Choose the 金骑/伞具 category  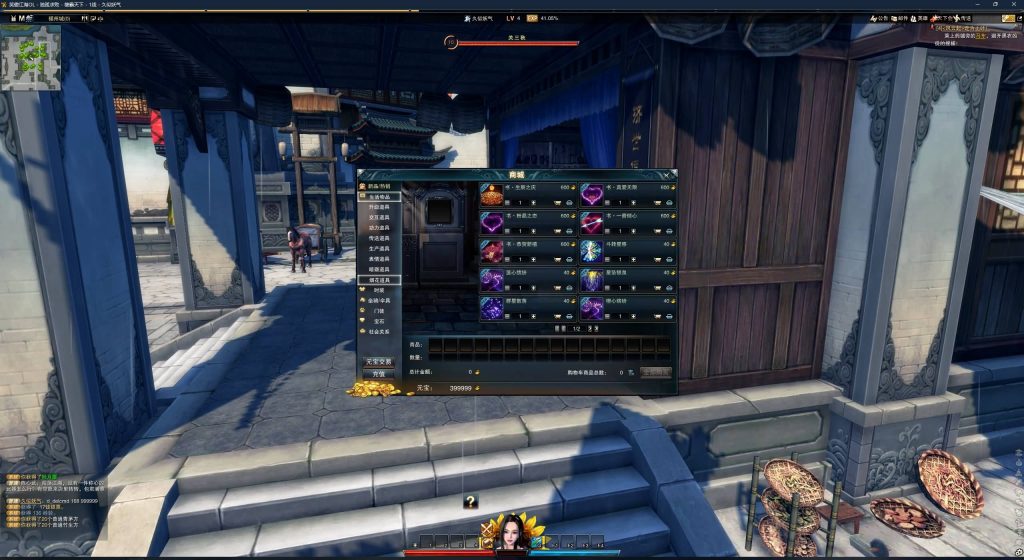tap(380, 300)
